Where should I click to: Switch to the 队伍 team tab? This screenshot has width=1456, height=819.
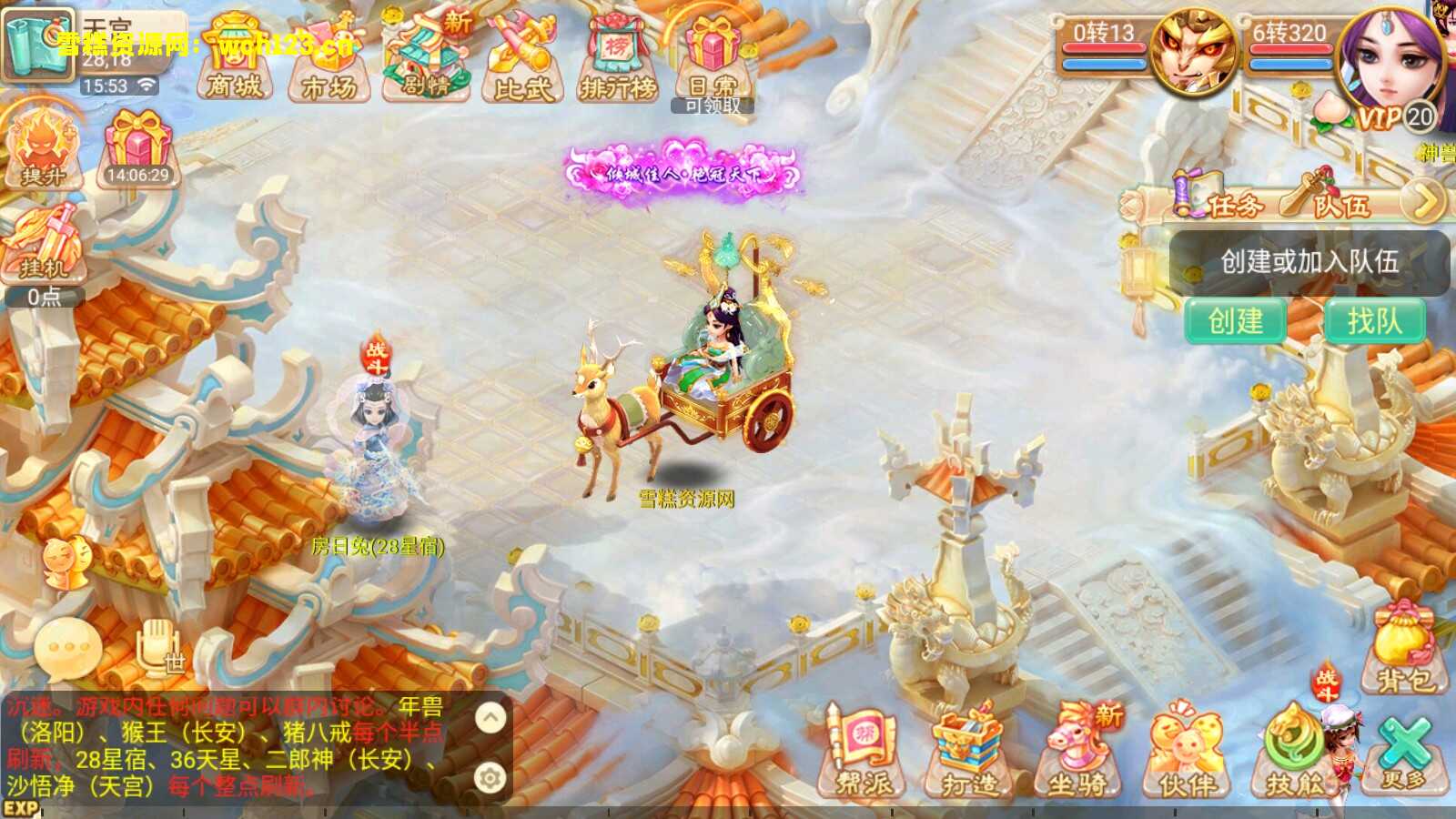pos(1341,203)
